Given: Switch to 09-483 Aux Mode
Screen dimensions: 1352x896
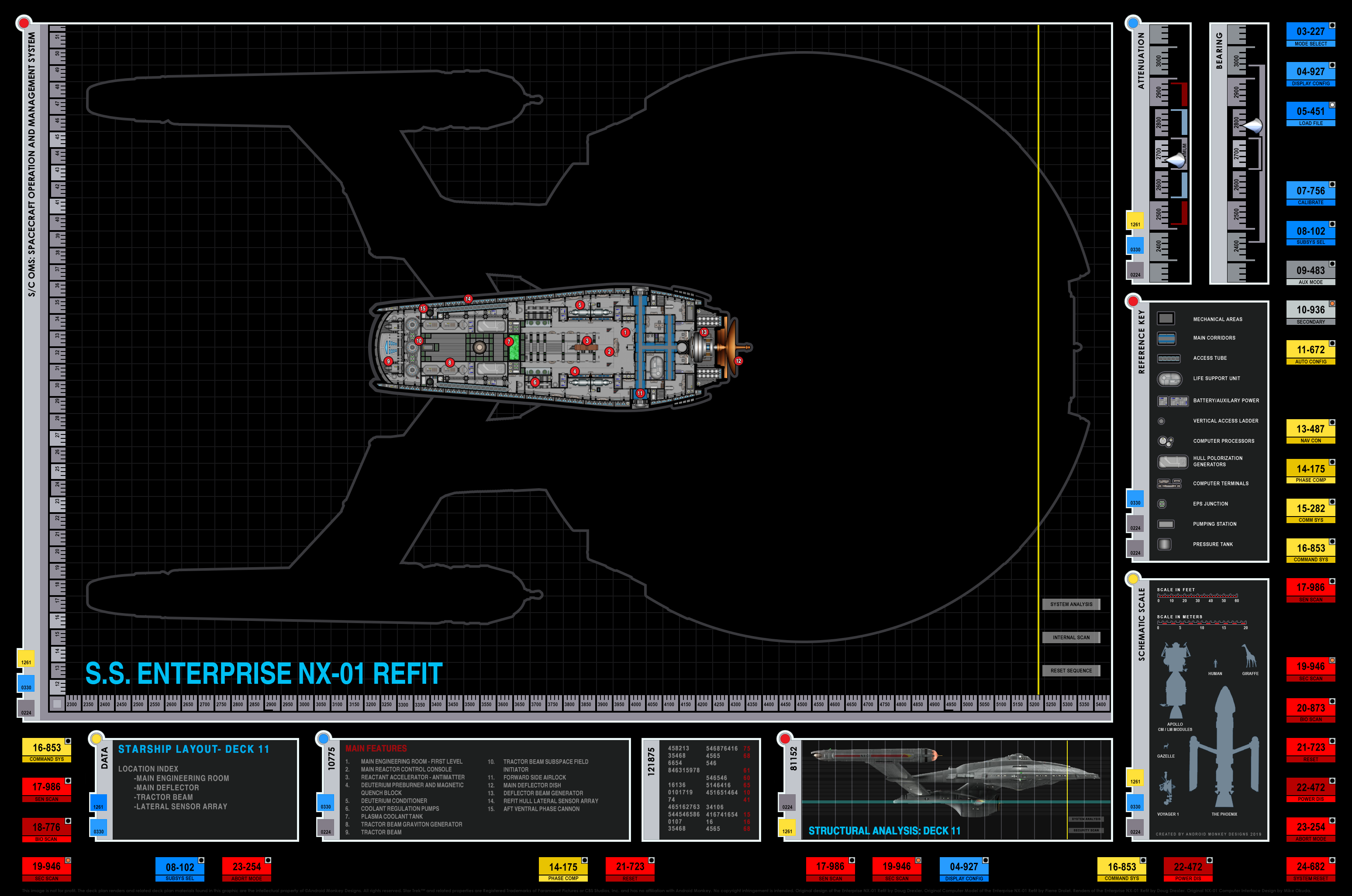Looking at the screenshot, I should 1310,273.
